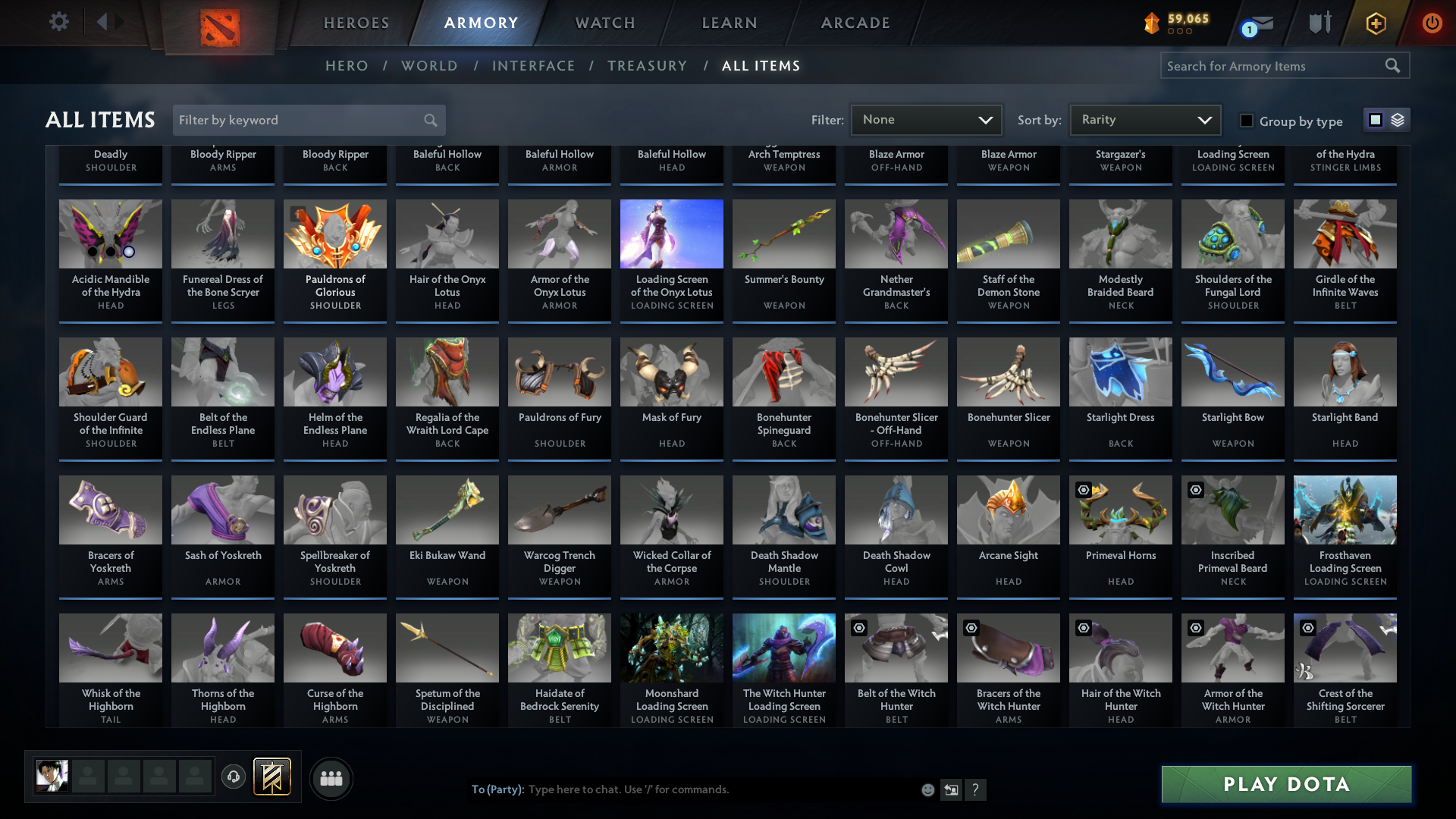1456x819 pixels.
Task: Click the power button to quit
Action: (x=1432, y=23)
